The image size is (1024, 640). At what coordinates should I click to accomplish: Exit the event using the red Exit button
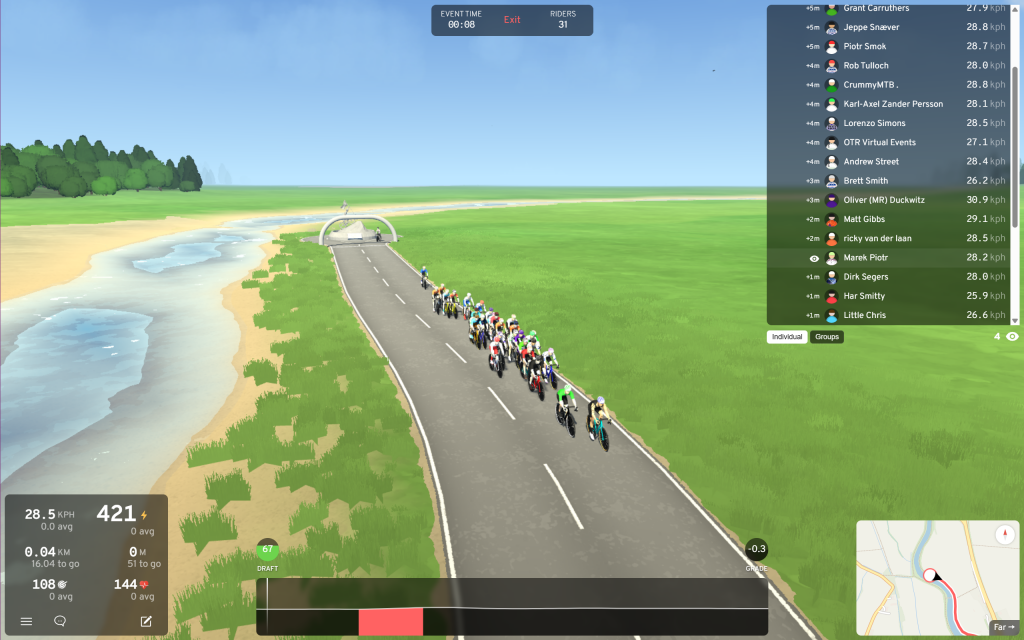pyautogui.click(x=512, y=20)
